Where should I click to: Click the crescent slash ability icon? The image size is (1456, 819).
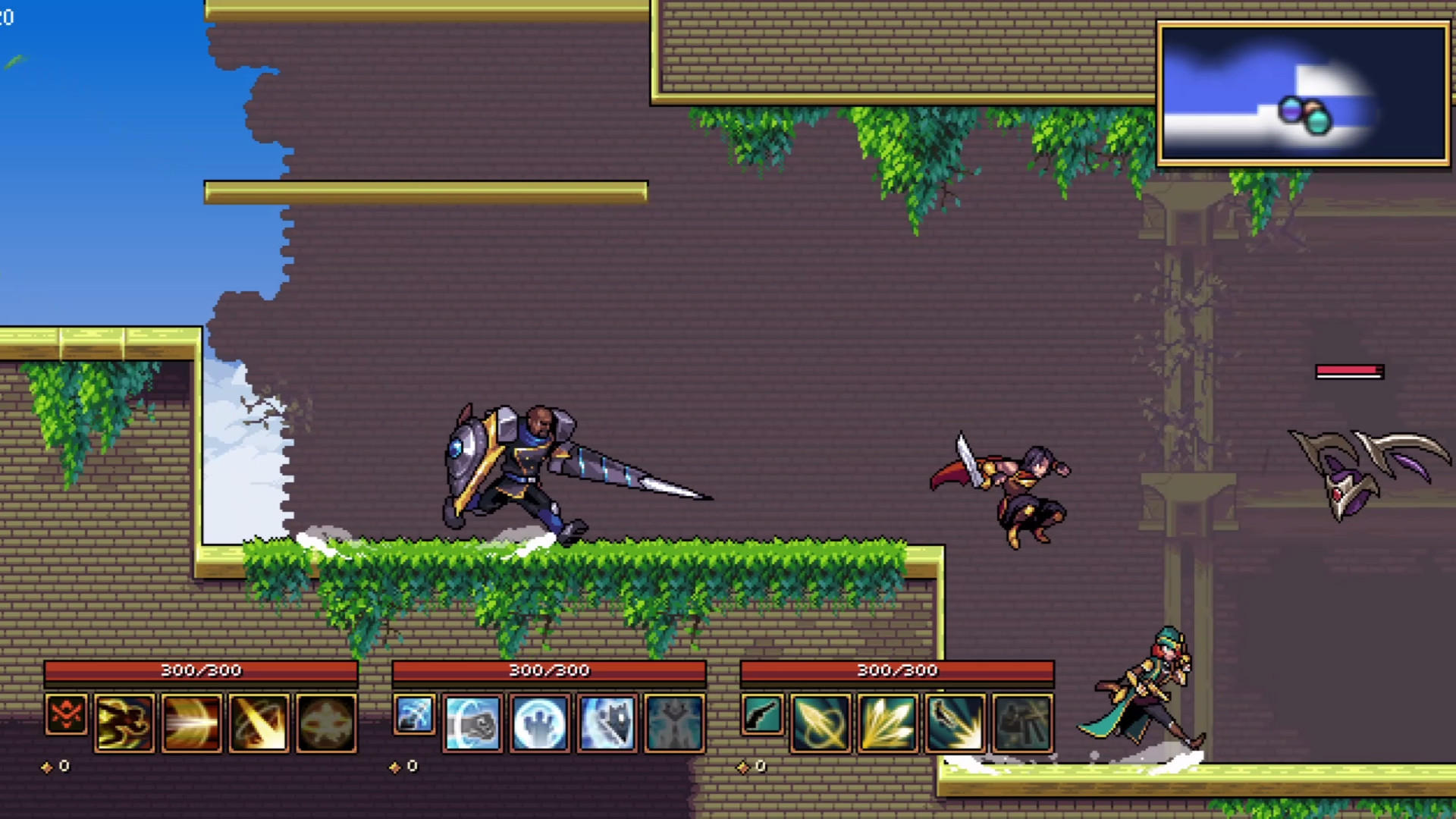[x=259, y=722]
